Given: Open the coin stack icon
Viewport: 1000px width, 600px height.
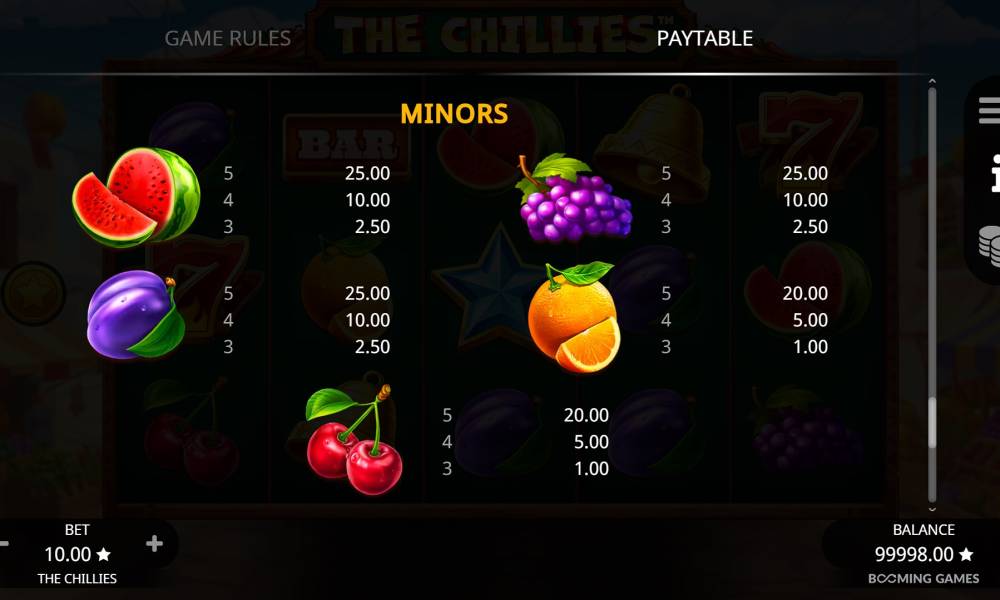Looking at the screenshot, I should [989, 244].
